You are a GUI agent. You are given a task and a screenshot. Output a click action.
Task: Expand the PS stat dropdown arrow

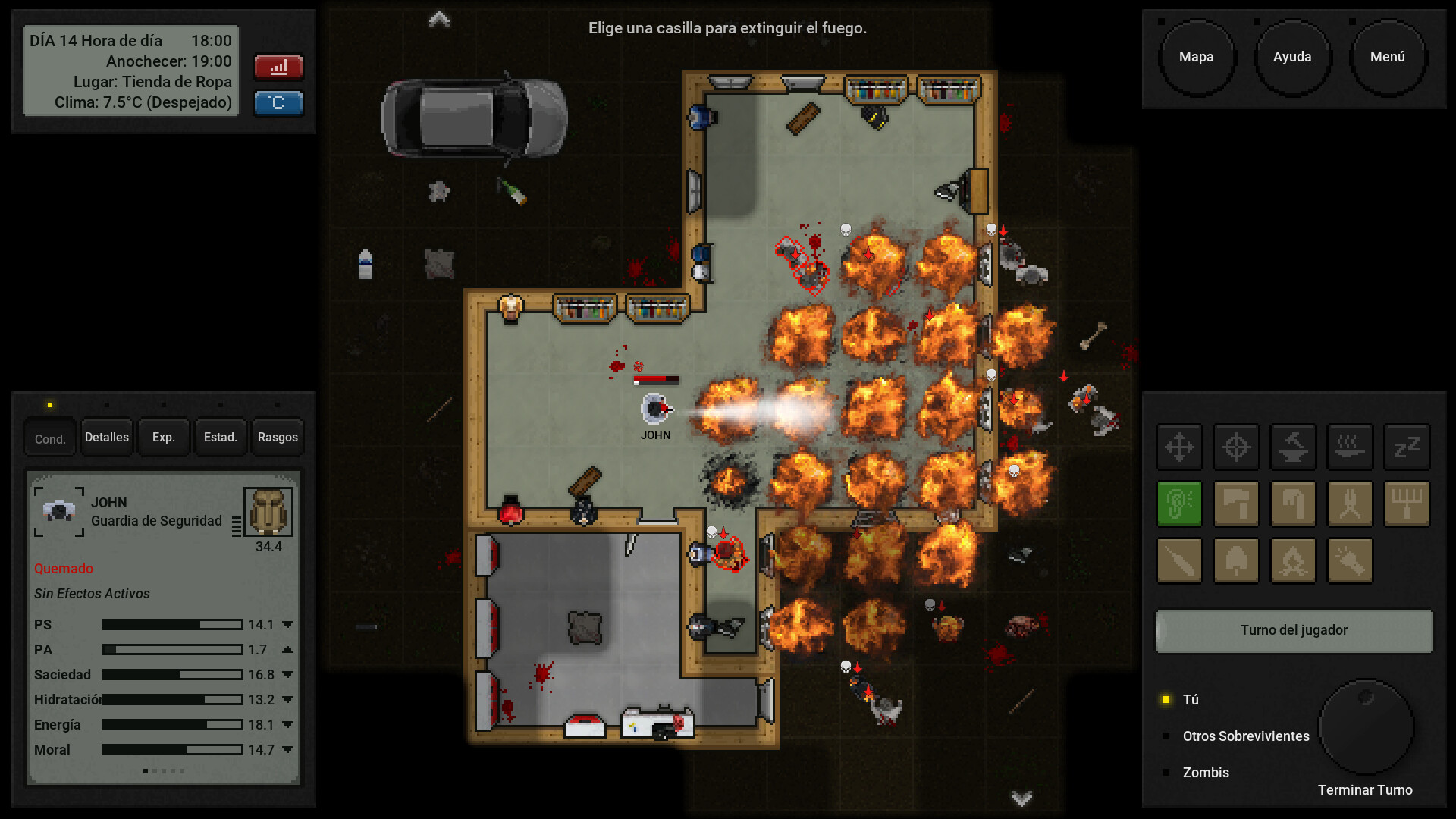pos(287,624)
